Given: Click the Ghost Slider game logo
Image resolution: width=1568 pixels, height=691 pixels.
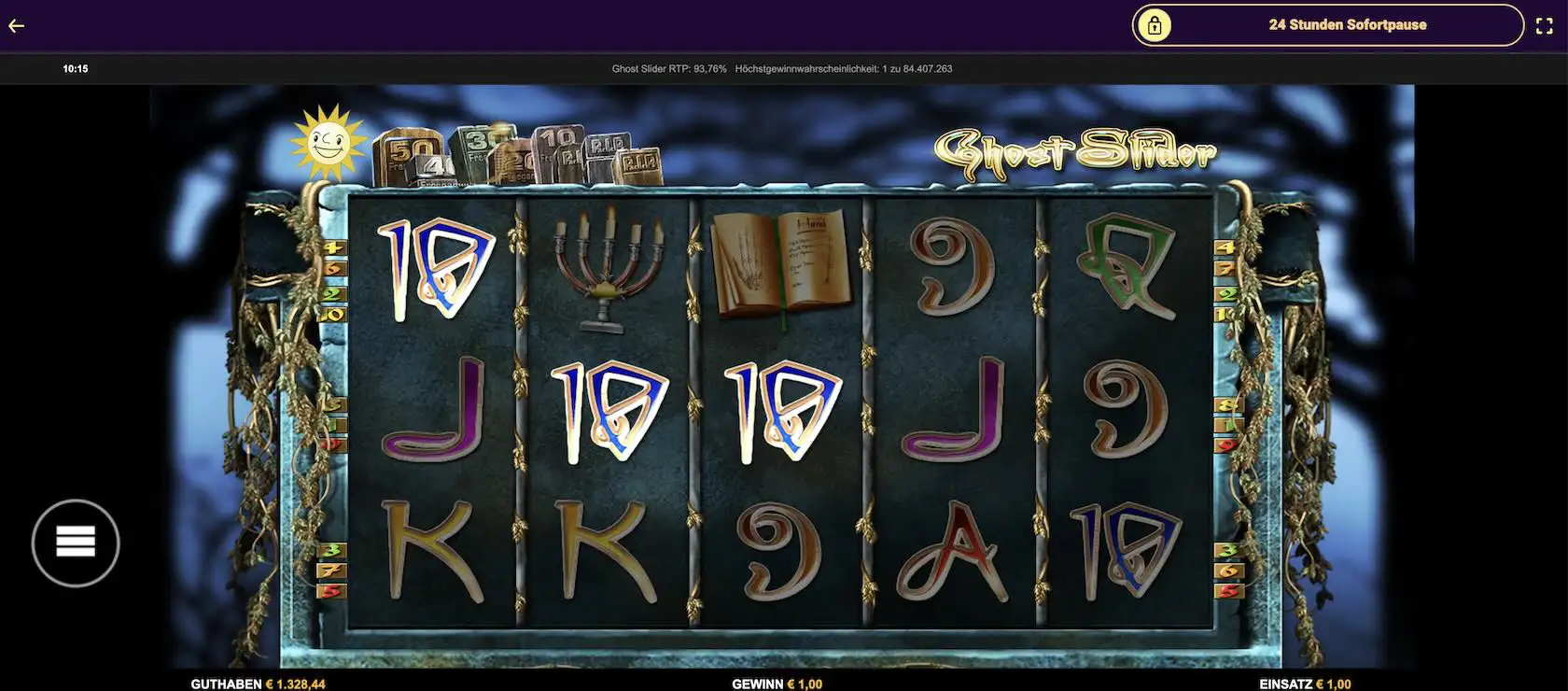Looking at the screenshot, I should (1073, 149).
